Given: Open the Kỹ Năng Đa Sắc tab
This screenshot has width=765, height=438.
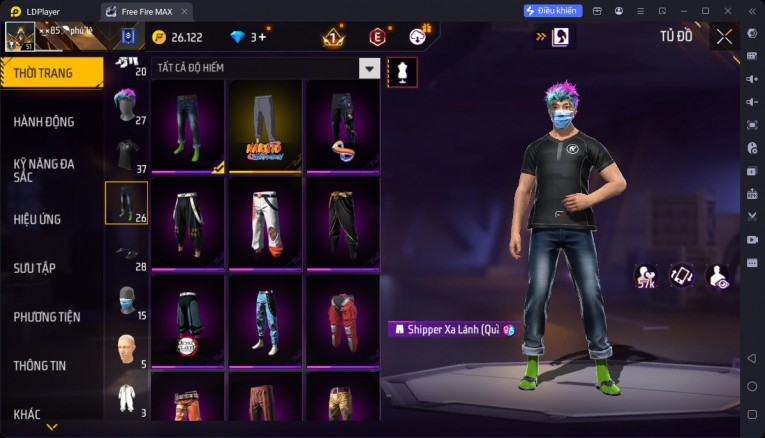Looking at the screenshot, I should pyautogui.click(x=44, y=170).
